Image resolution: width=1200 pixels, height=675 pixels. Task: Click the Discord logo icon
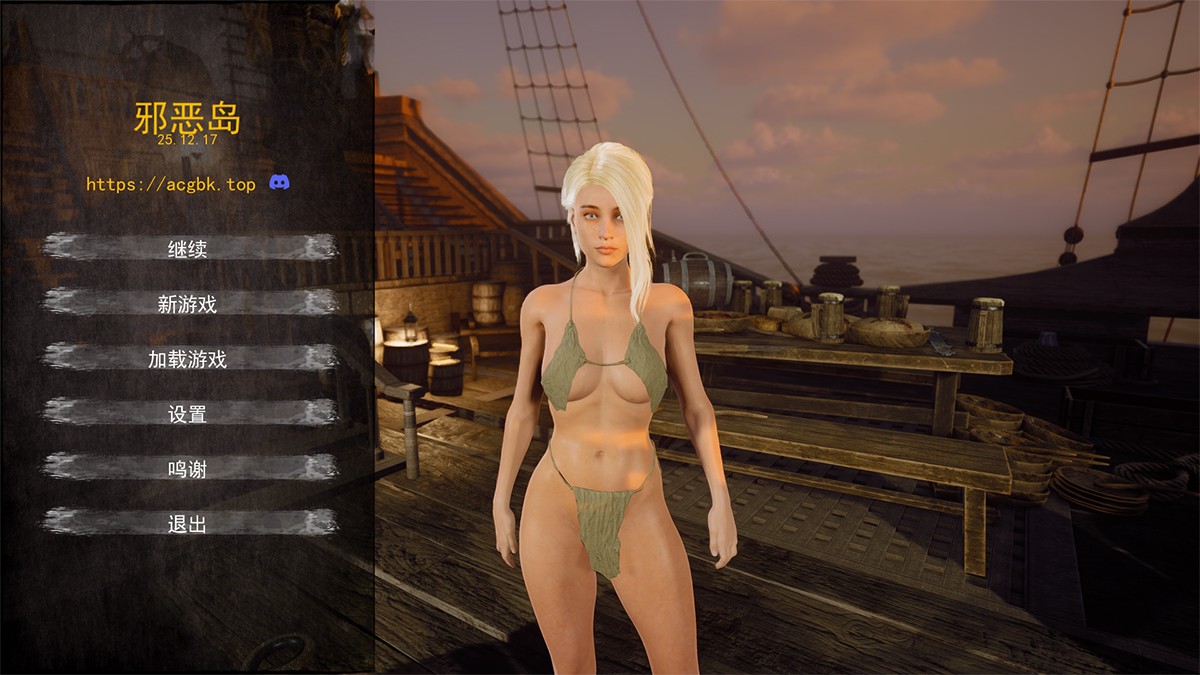pyautogui.click(x=280, y=183)
